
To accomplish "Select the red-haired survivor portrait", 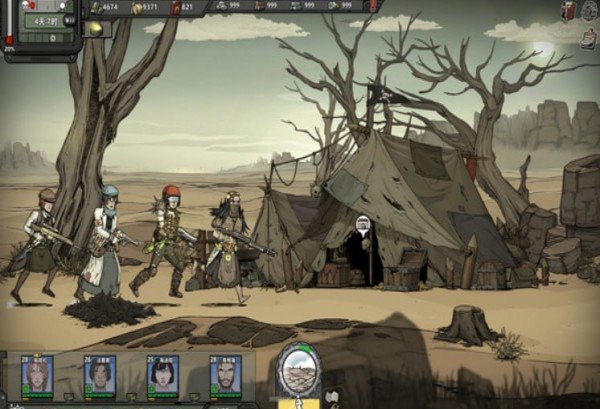I will 38,374.
